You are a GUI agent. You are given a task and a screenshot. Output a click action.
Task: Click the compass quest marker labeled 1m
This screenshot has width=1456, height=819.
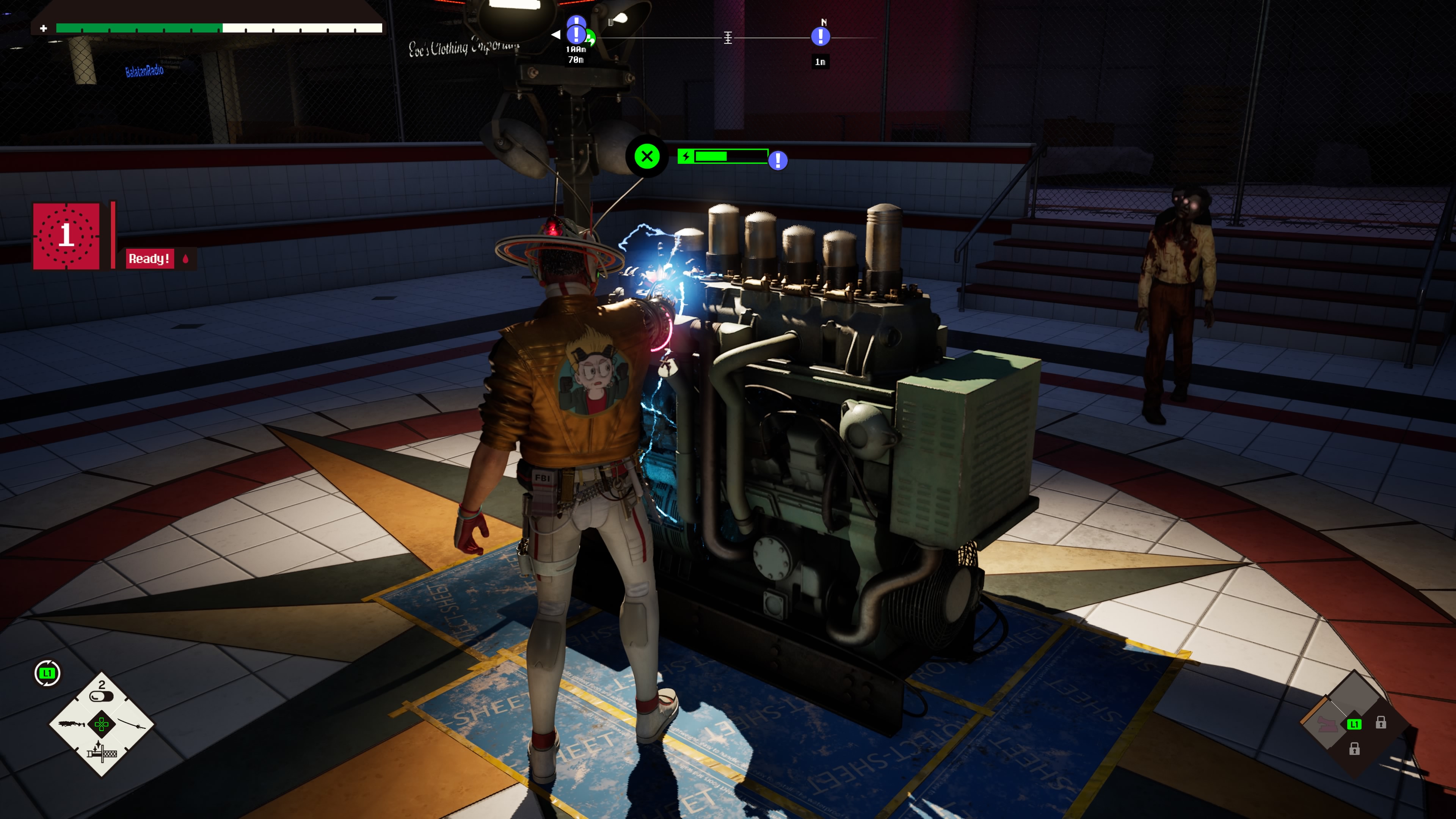[820, 37]
